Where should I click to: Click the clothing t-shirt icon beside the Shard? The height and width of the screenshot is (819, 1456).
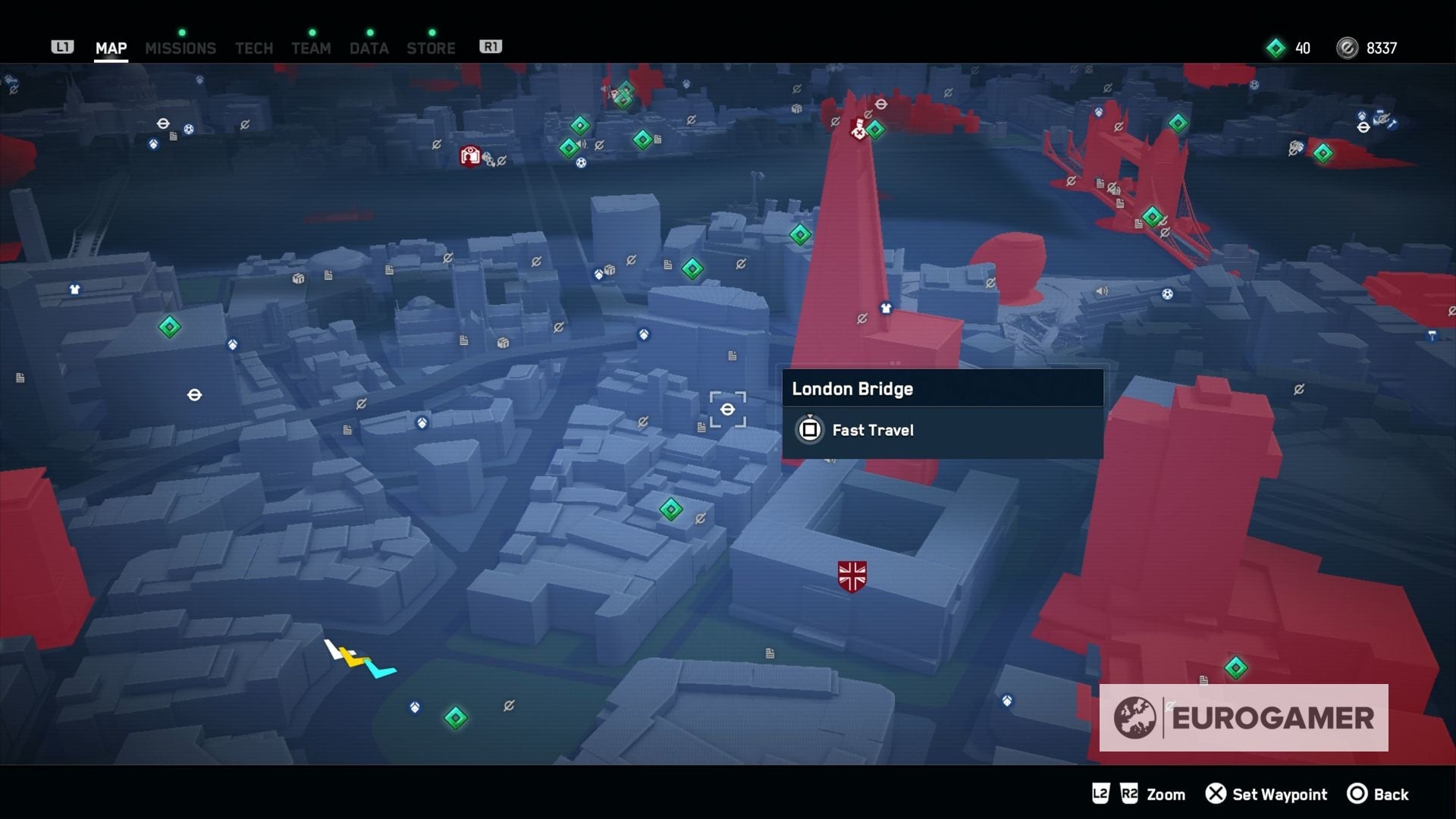[x=886, y=308]
